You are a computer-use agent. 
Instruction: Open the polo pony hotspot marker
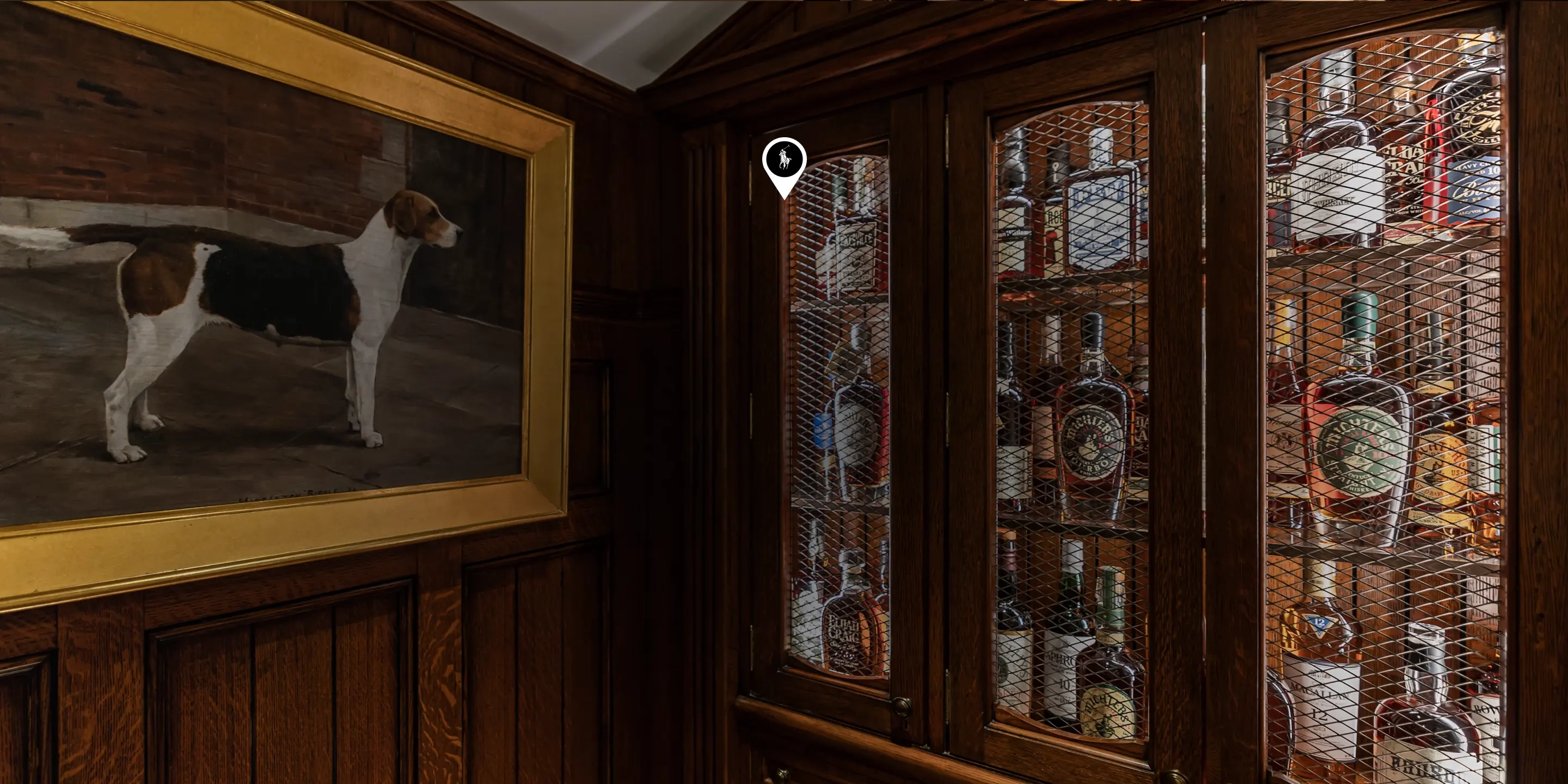point(784,161)
